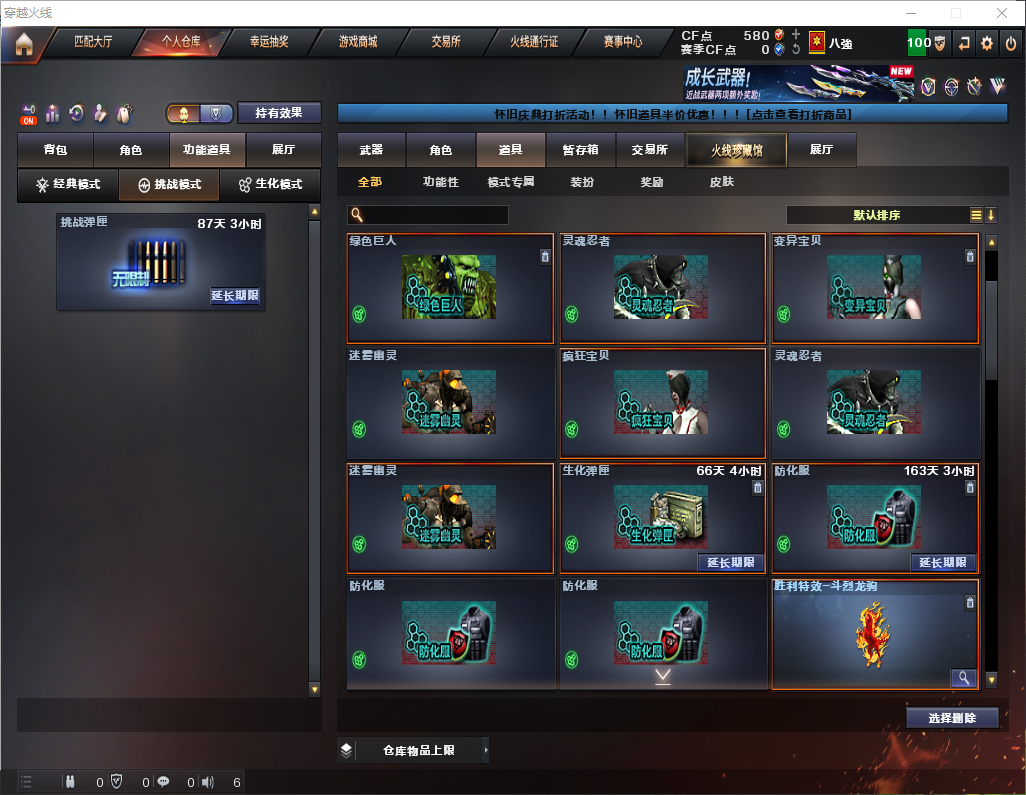
Task: Switch to the 武器 weapons tab
Action: [371, 150]
